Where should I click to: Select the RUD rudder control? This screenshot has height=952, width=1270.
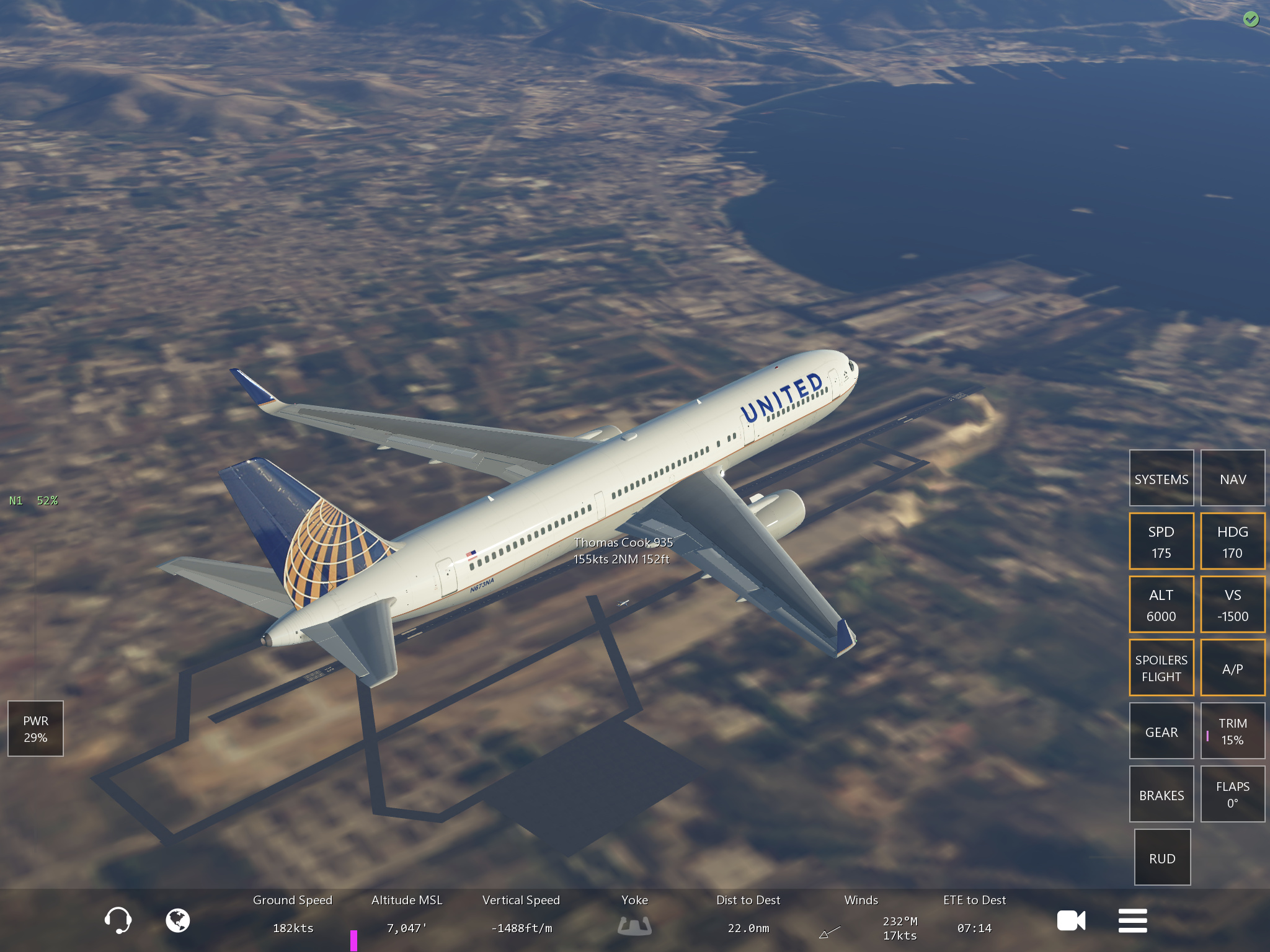tap(1162, 858)
